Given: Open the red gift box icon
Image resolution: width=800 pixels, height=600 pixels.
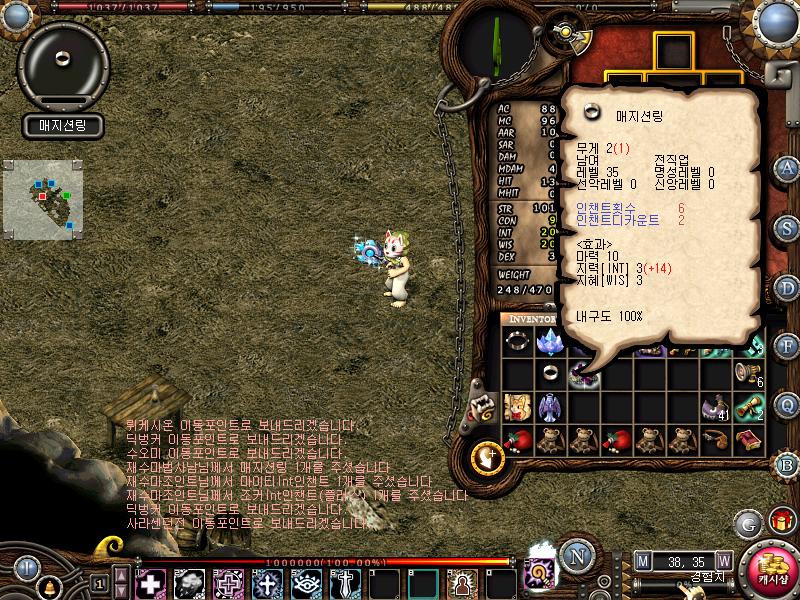Looking at the screenshot, I should 779,522.
